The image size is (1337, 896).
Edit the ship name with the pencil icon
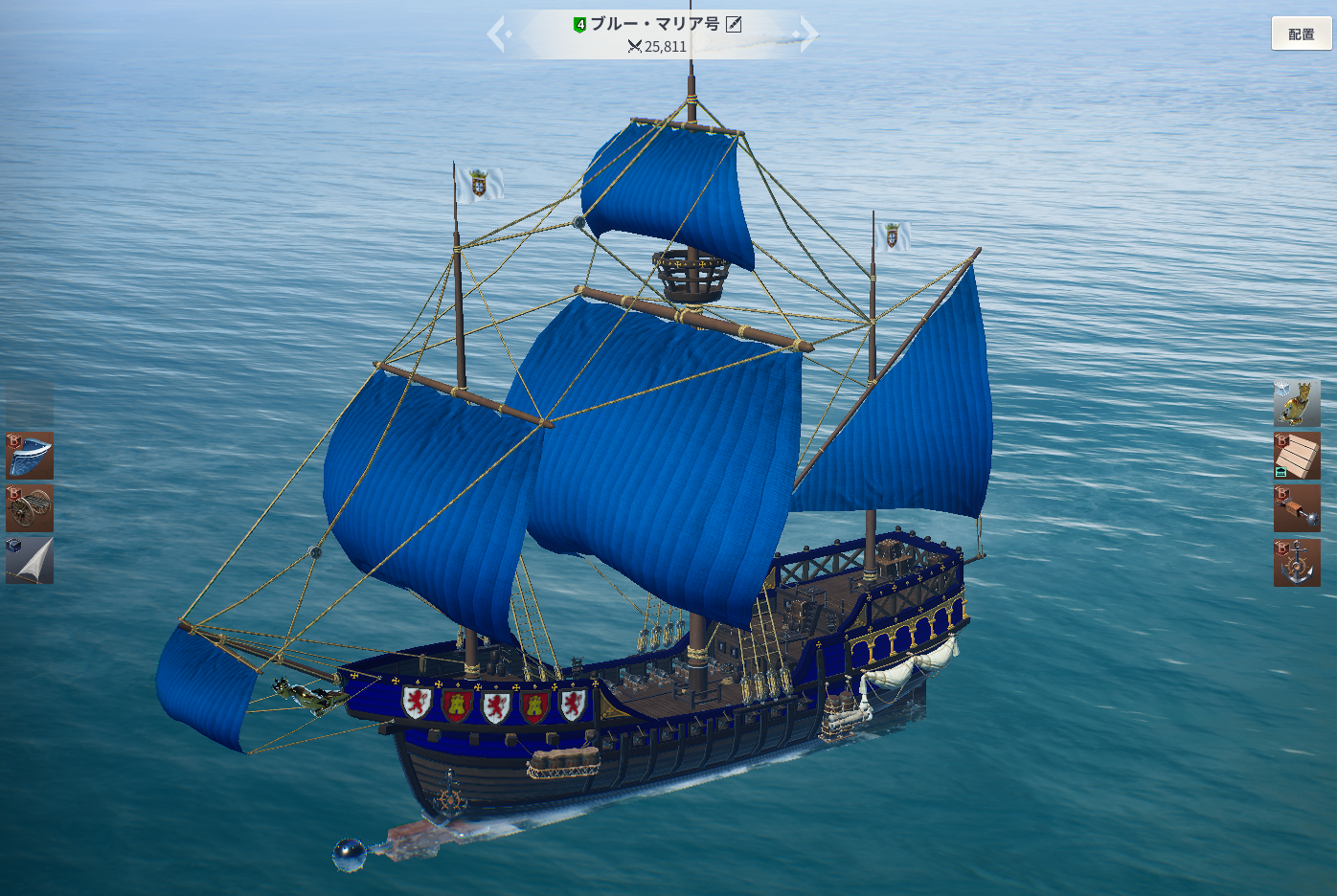734,24
